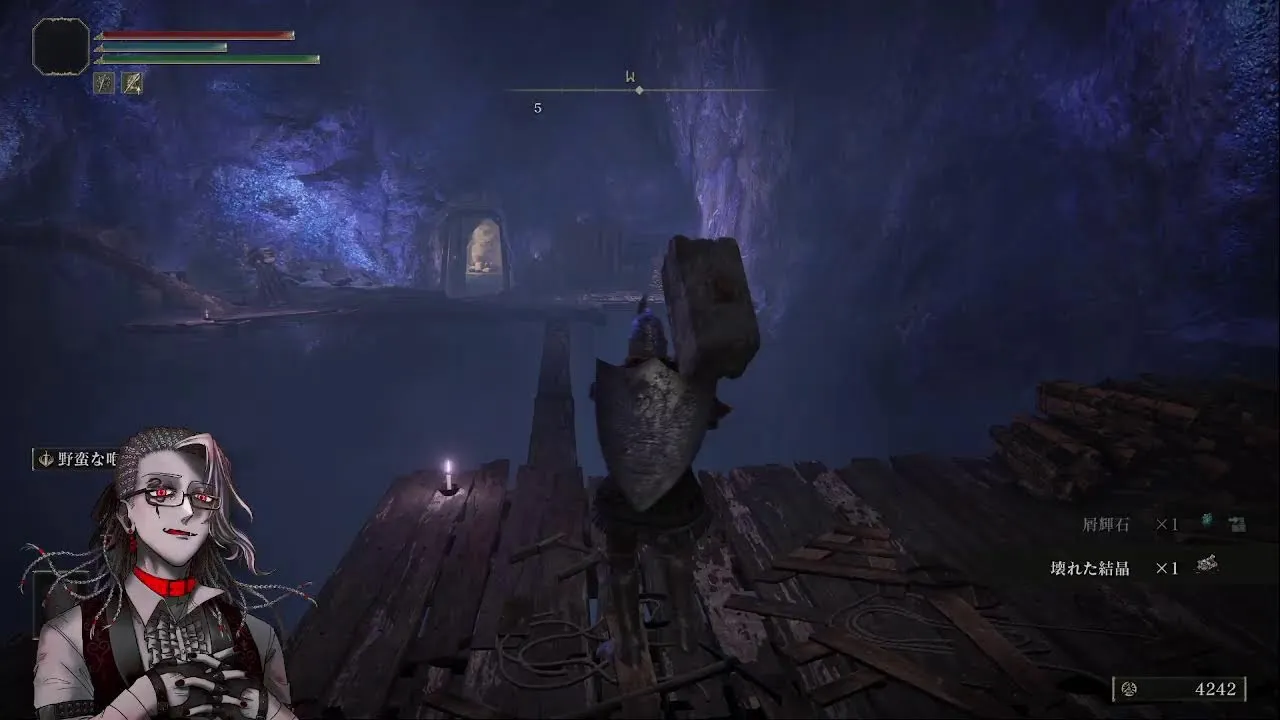Image resolution: width=1280 pixels, height=720 pixels.
Task: Click the octagonal character portrait frame
Action: coord(61,46)
